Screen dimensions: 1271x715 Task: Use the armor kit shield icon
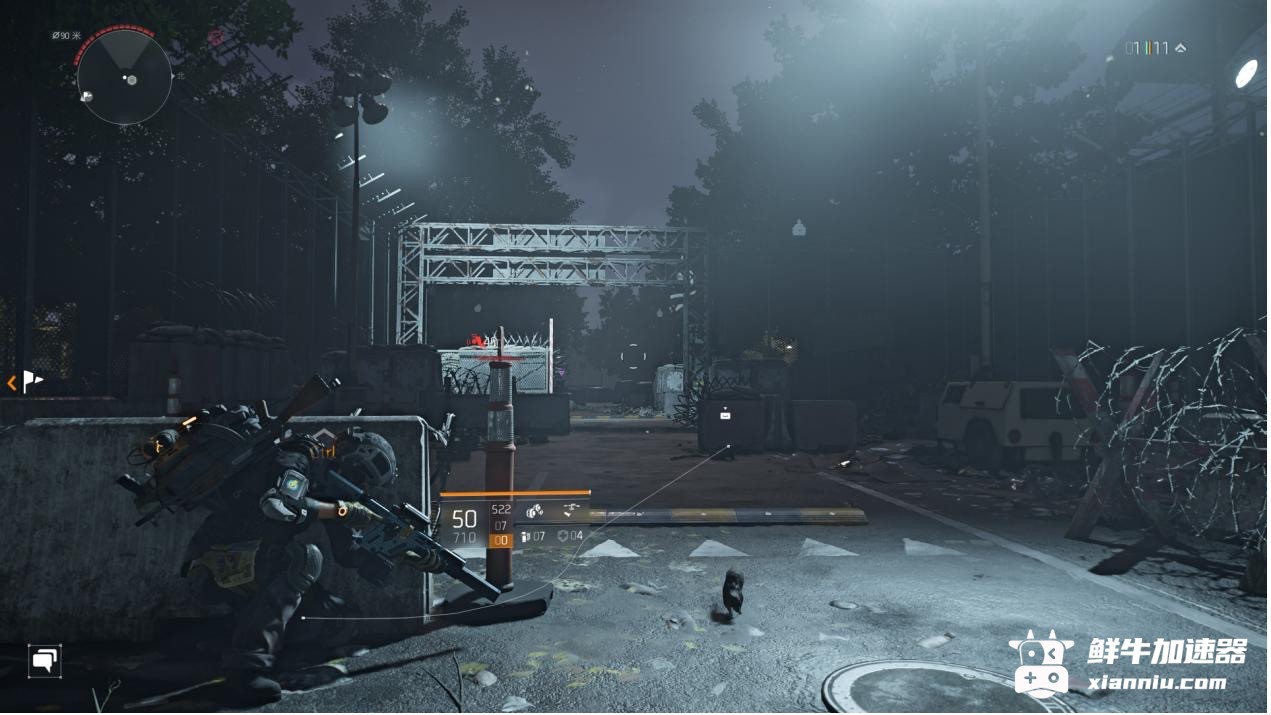563,537
